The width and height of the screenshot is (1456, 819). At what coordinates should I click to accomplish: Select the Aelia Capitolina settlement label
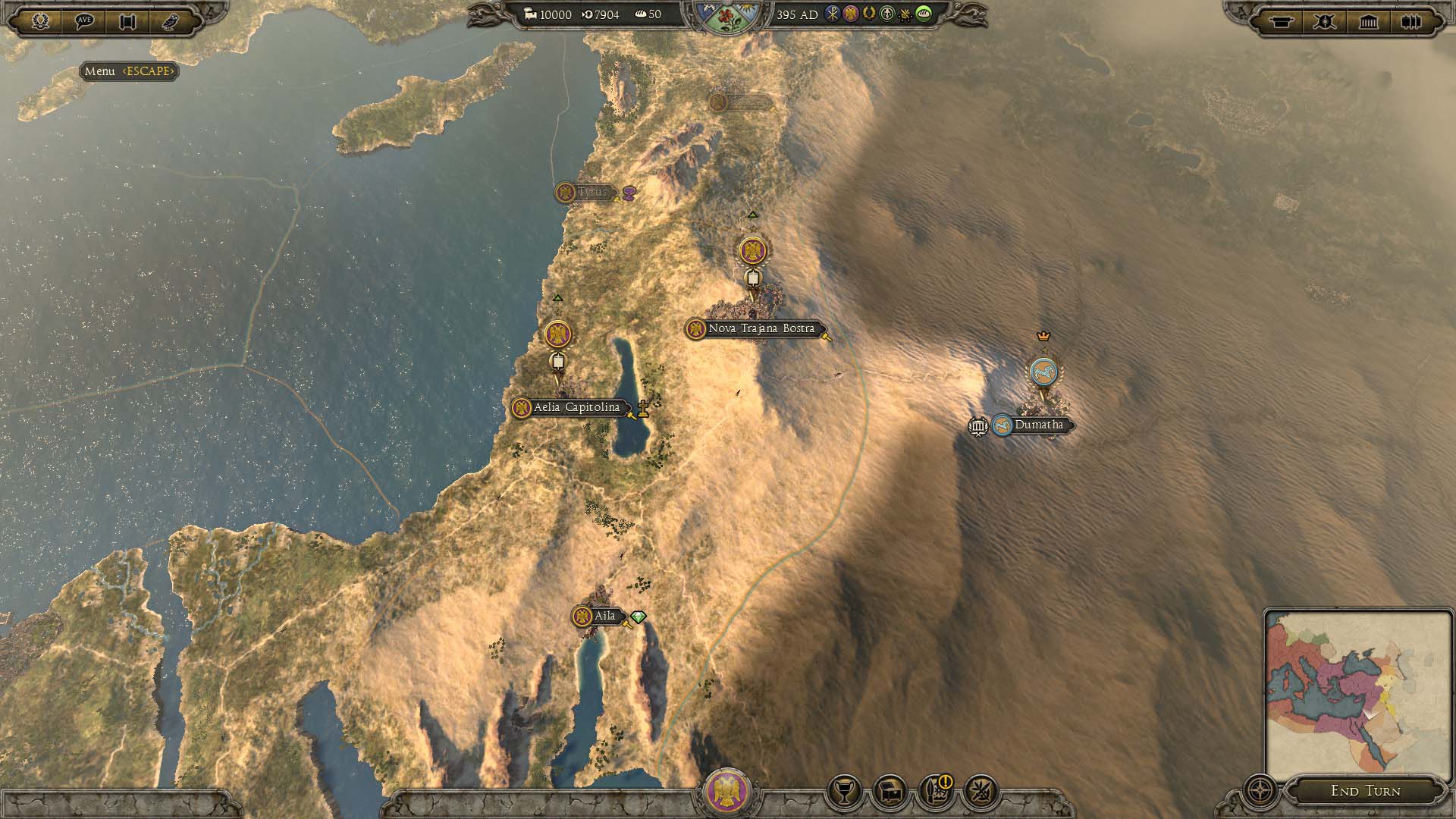click(x=576, y=408)
